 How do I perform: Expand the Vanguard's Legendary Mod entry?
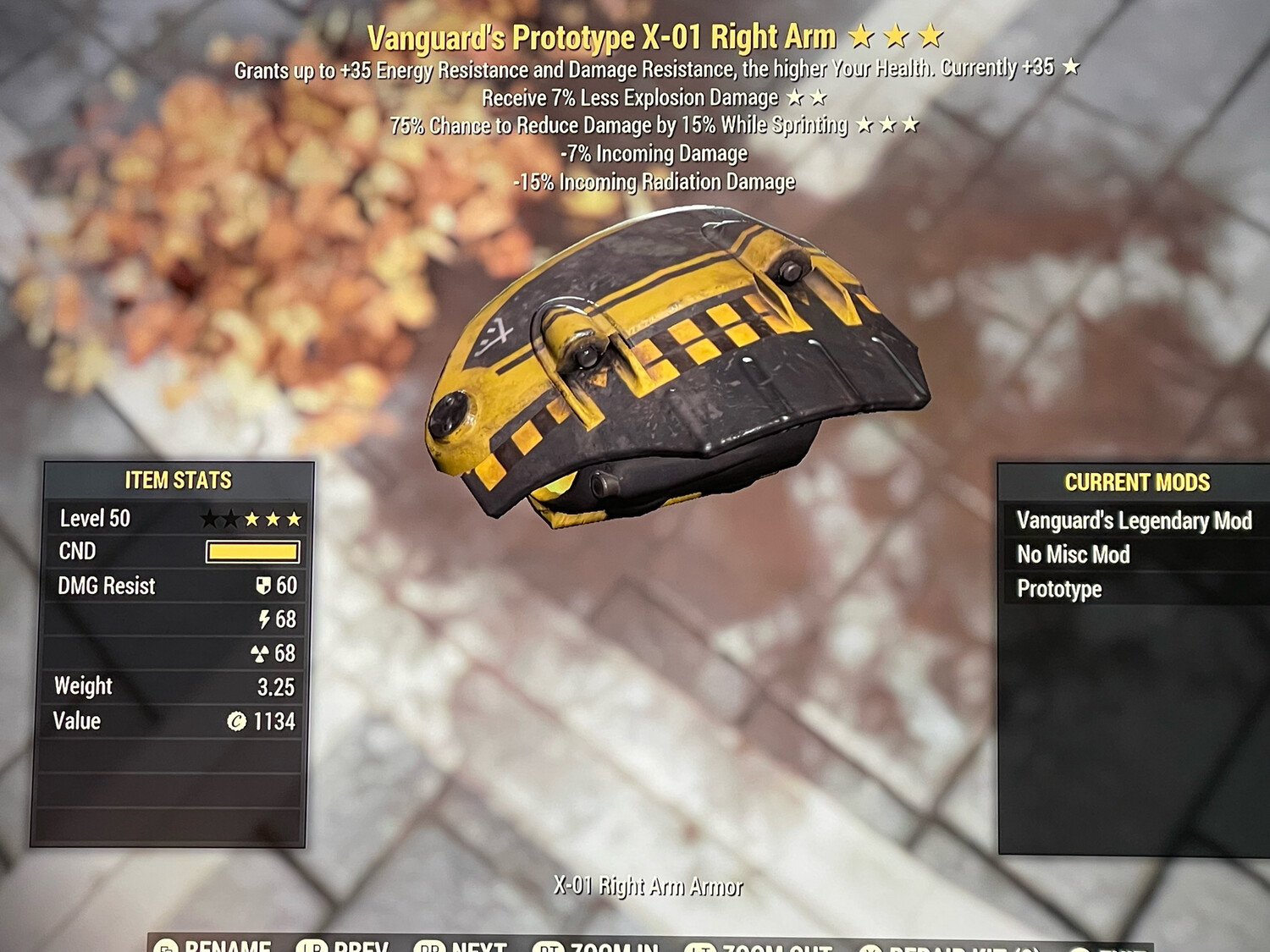1135,522
